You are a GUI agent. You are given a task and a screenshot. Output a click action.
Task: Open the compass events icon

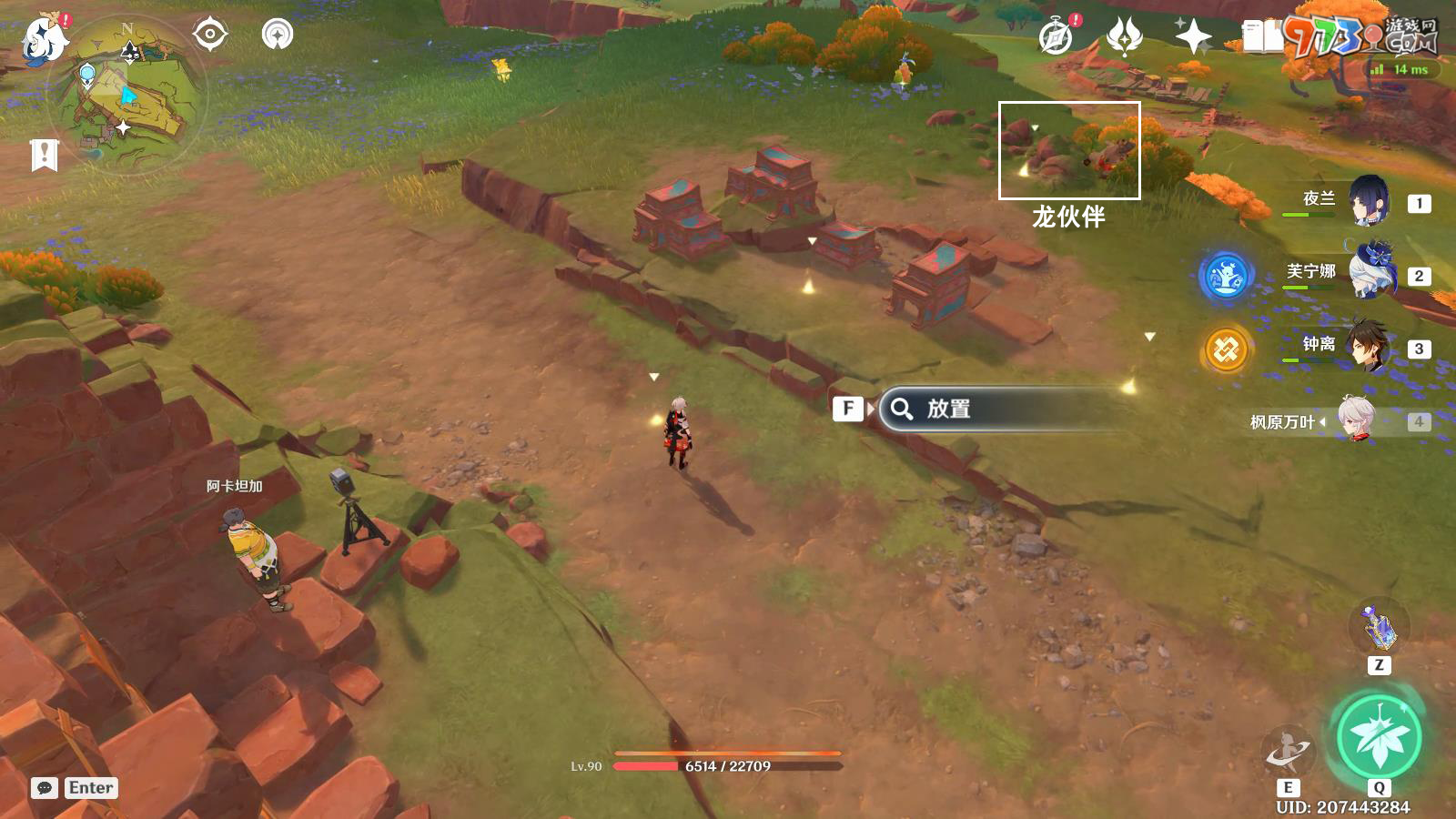[x=1057, y=37]
